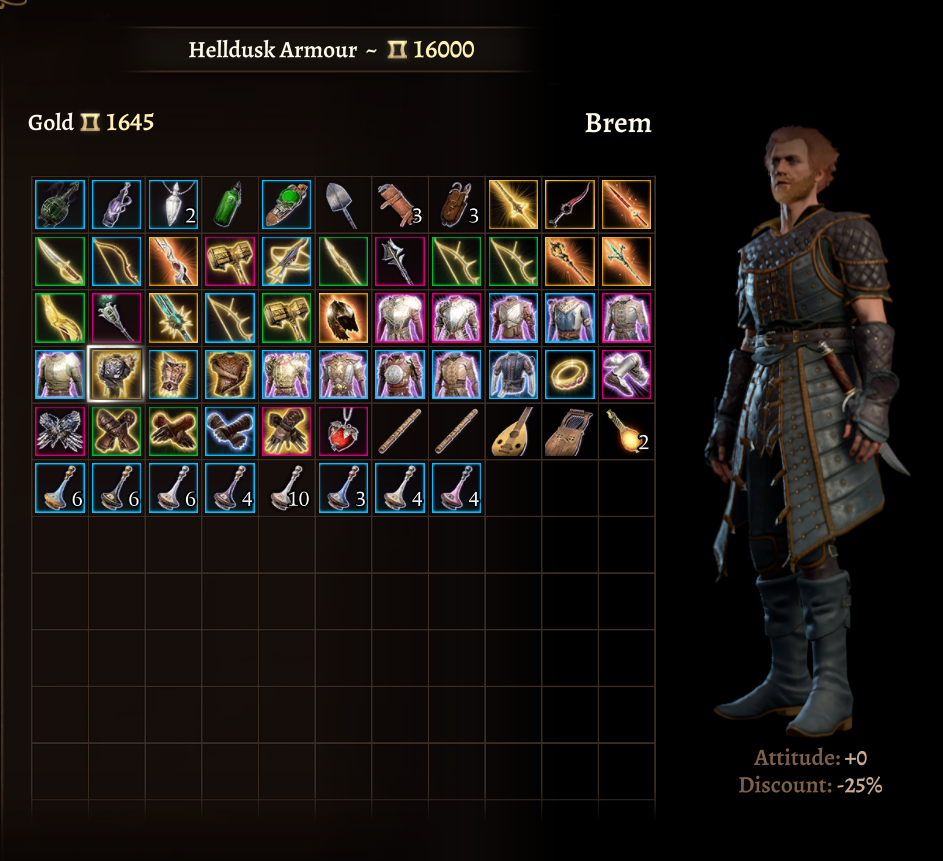943x861 pixels.
Task: Select the highlighted Helldusk Armour slot
Action: [116, 374]
